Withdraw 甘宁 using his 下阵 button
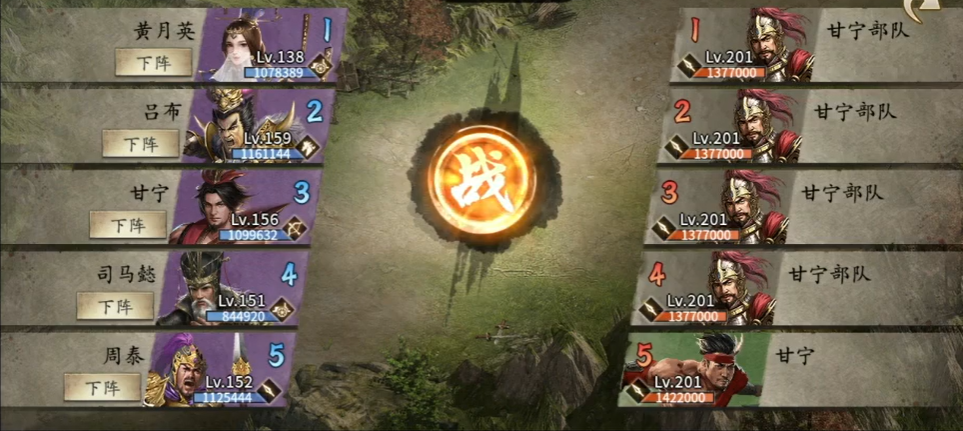963x431 pixels. coord(128,224)
